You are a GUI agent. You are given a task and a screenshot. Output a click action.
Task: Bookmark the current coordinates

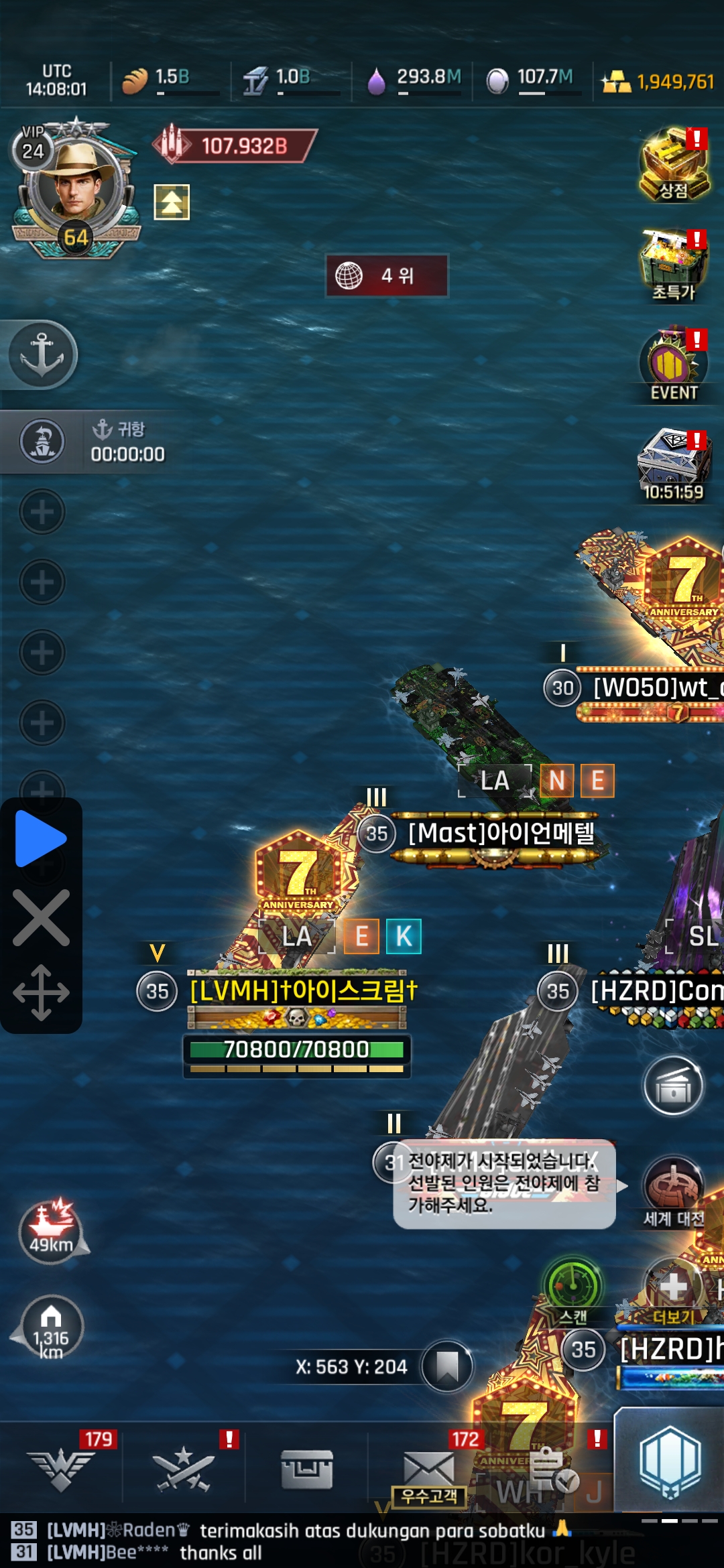447,1366
